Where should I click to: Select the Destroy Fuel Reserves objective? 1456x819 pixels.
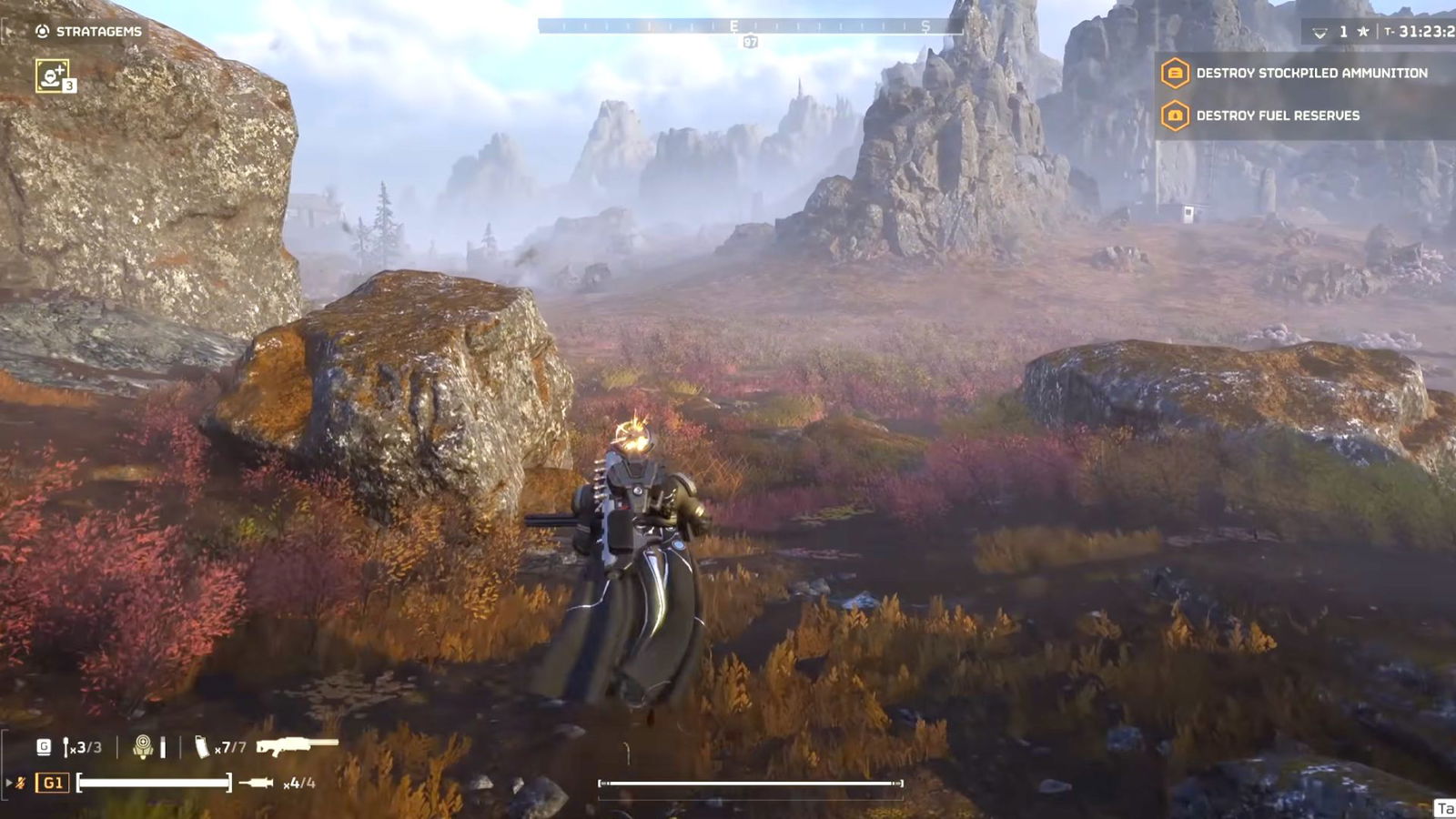1277,116
